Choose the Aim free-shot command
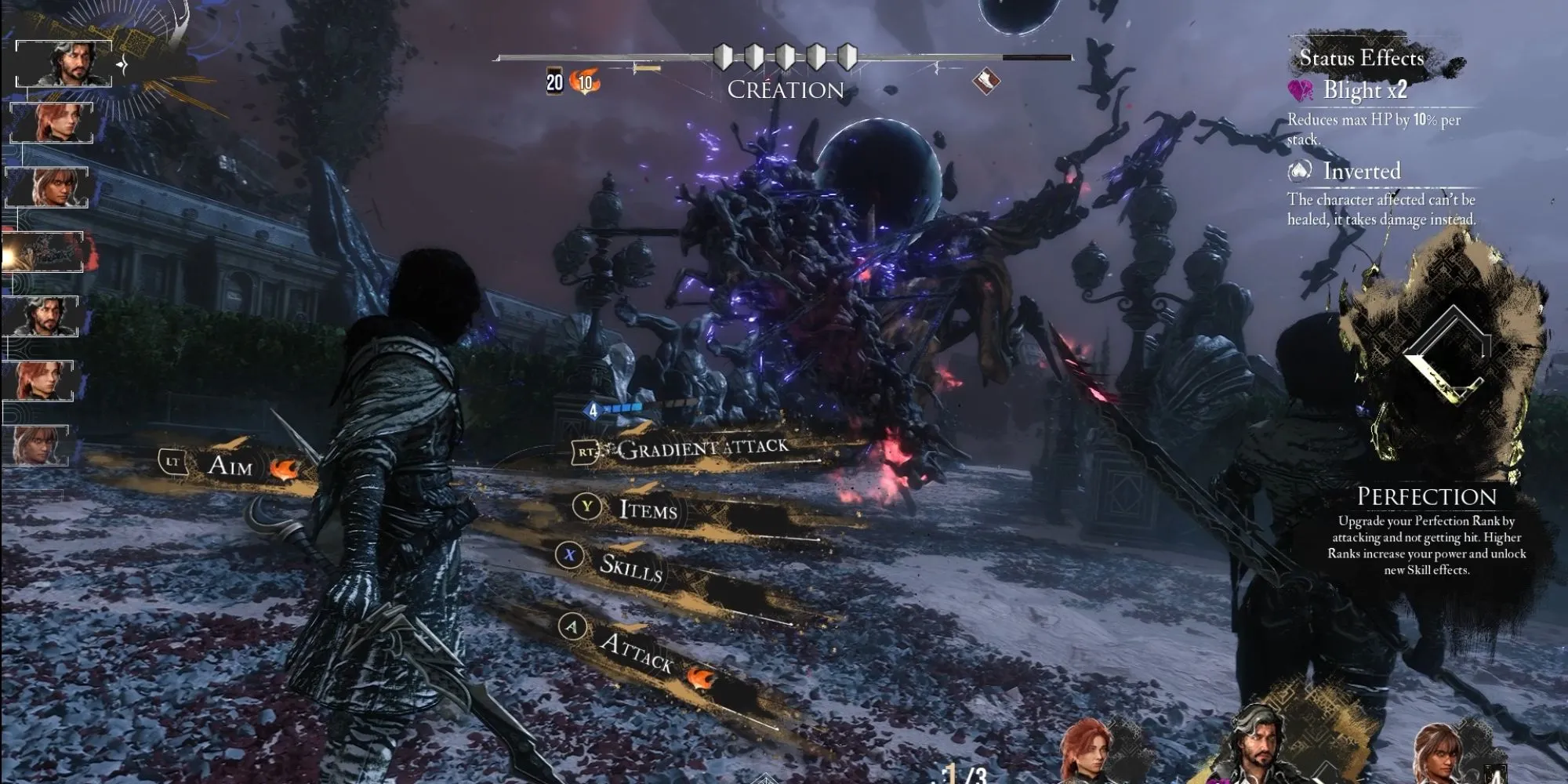 (x=230, y=465)
